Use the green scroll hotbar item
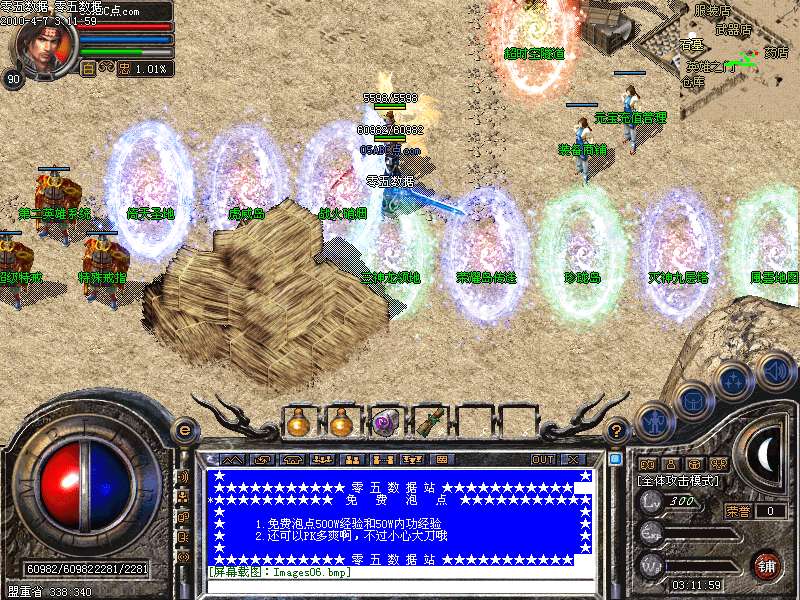The width and height of the screenshot is (800, 600). click(428, 423)
